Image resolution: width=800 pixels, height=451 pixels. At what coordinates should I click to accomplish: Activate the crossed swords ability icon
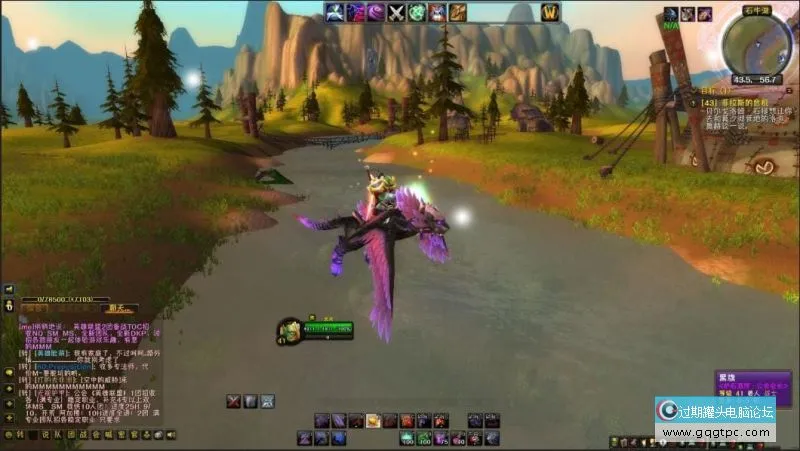395,13
